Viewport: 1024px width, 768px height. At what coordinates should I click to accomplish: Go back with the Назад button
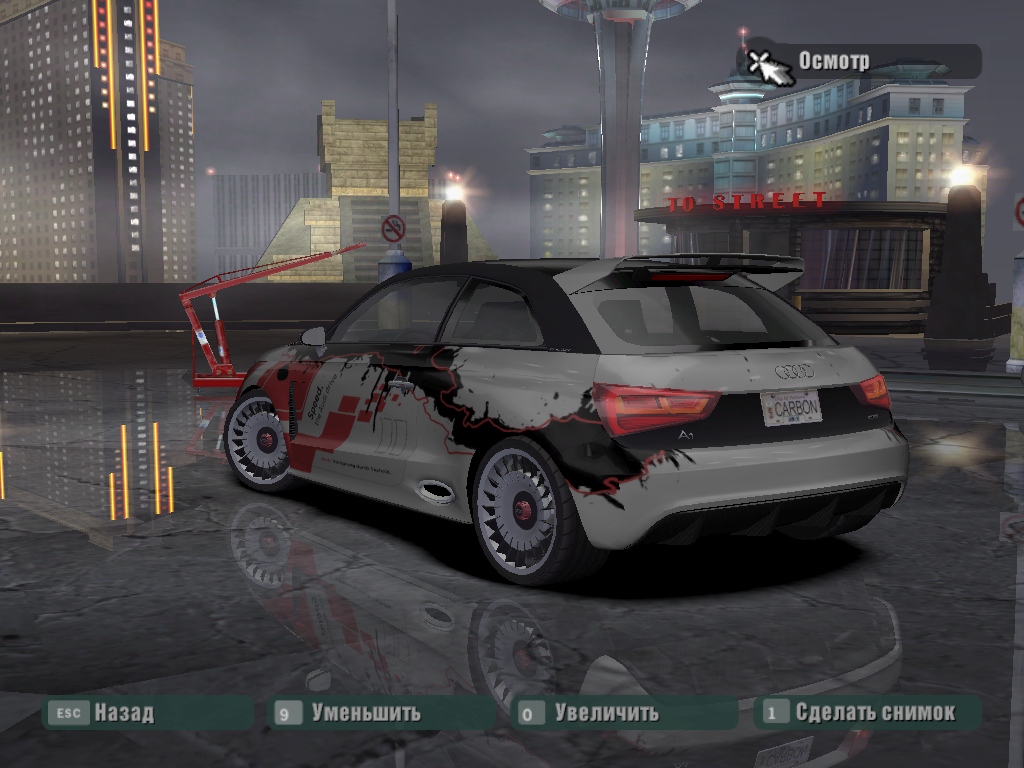pos(123,713)
